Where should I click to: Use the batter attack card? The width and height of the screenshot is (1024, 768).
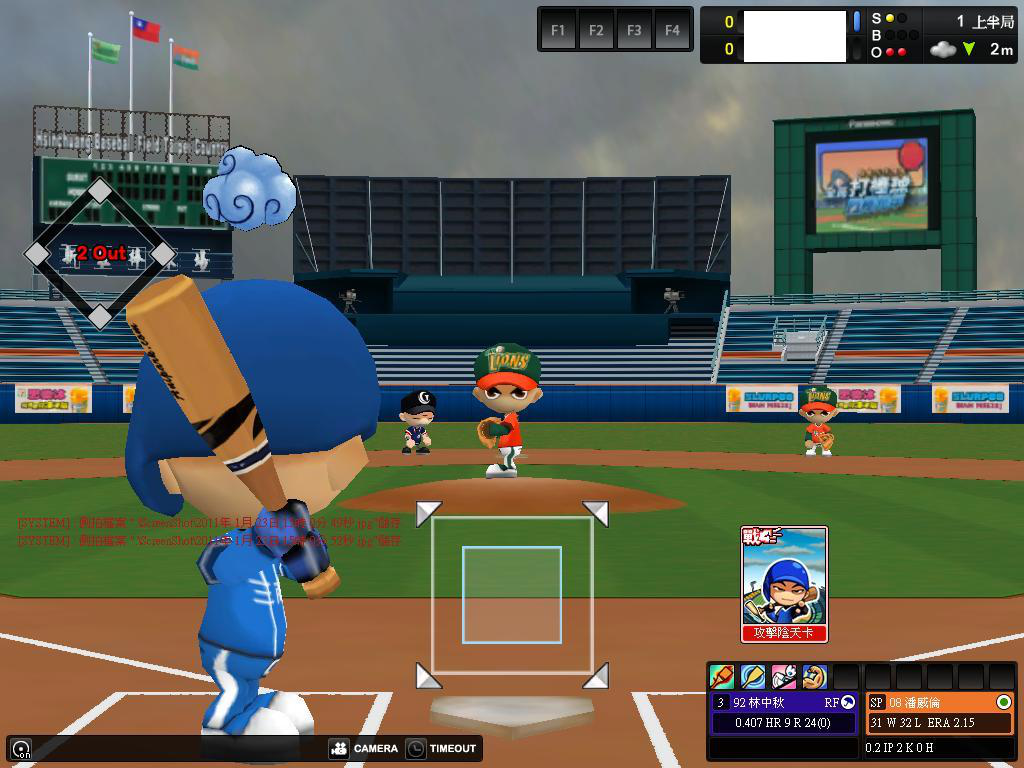coord(784,584)
